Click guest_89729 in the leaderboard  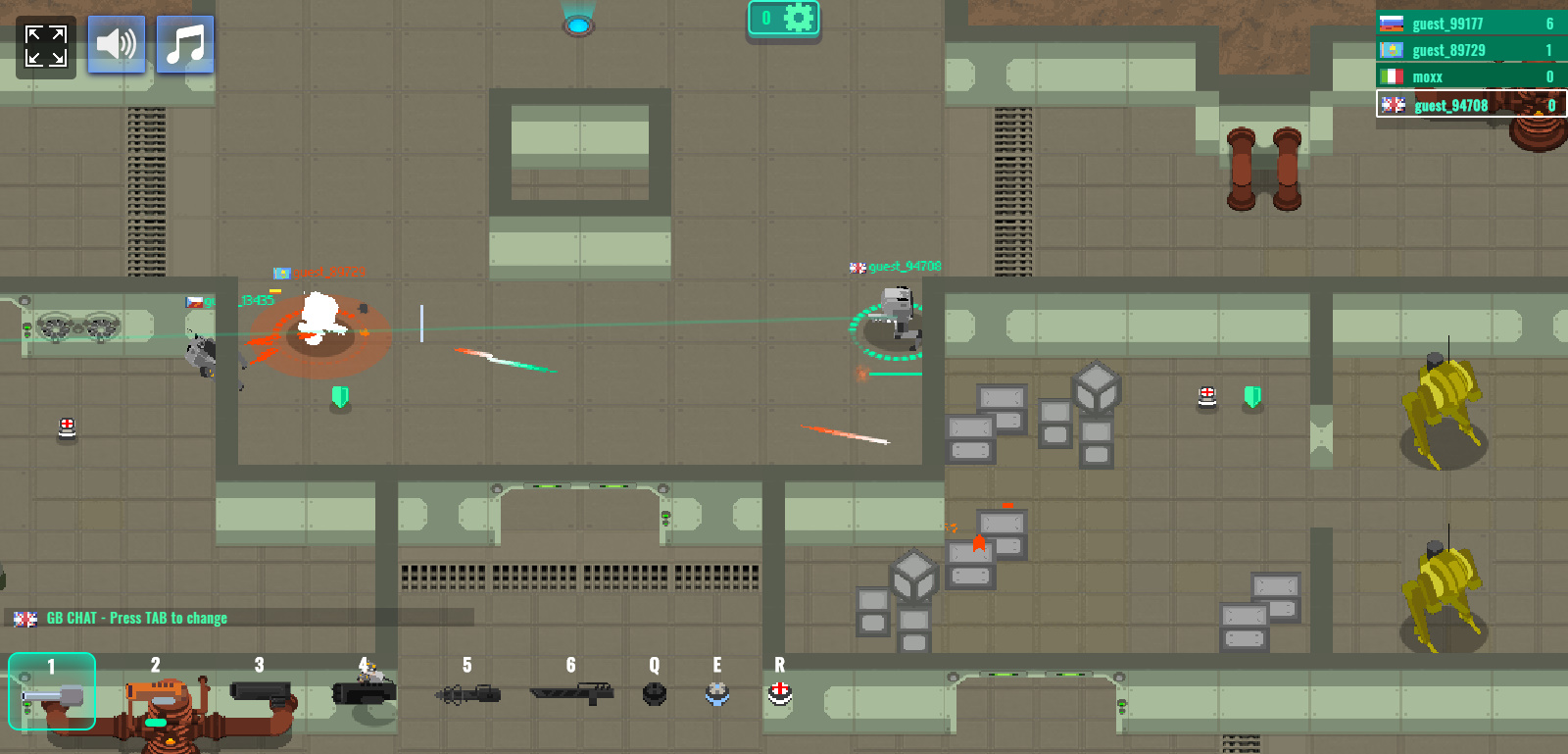(1467, 49)
